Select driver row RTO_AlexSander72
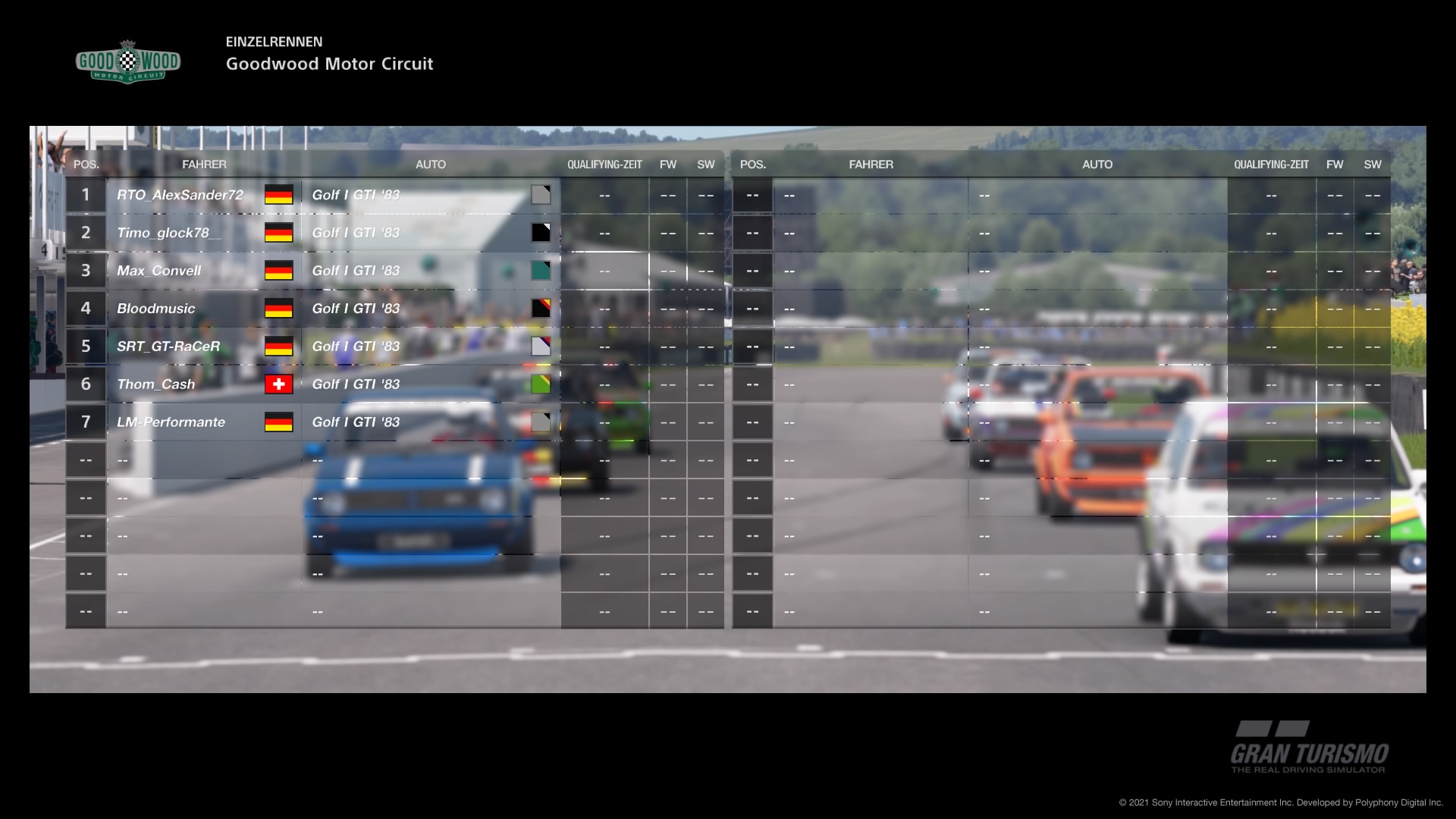 click(x=180, y=195)
